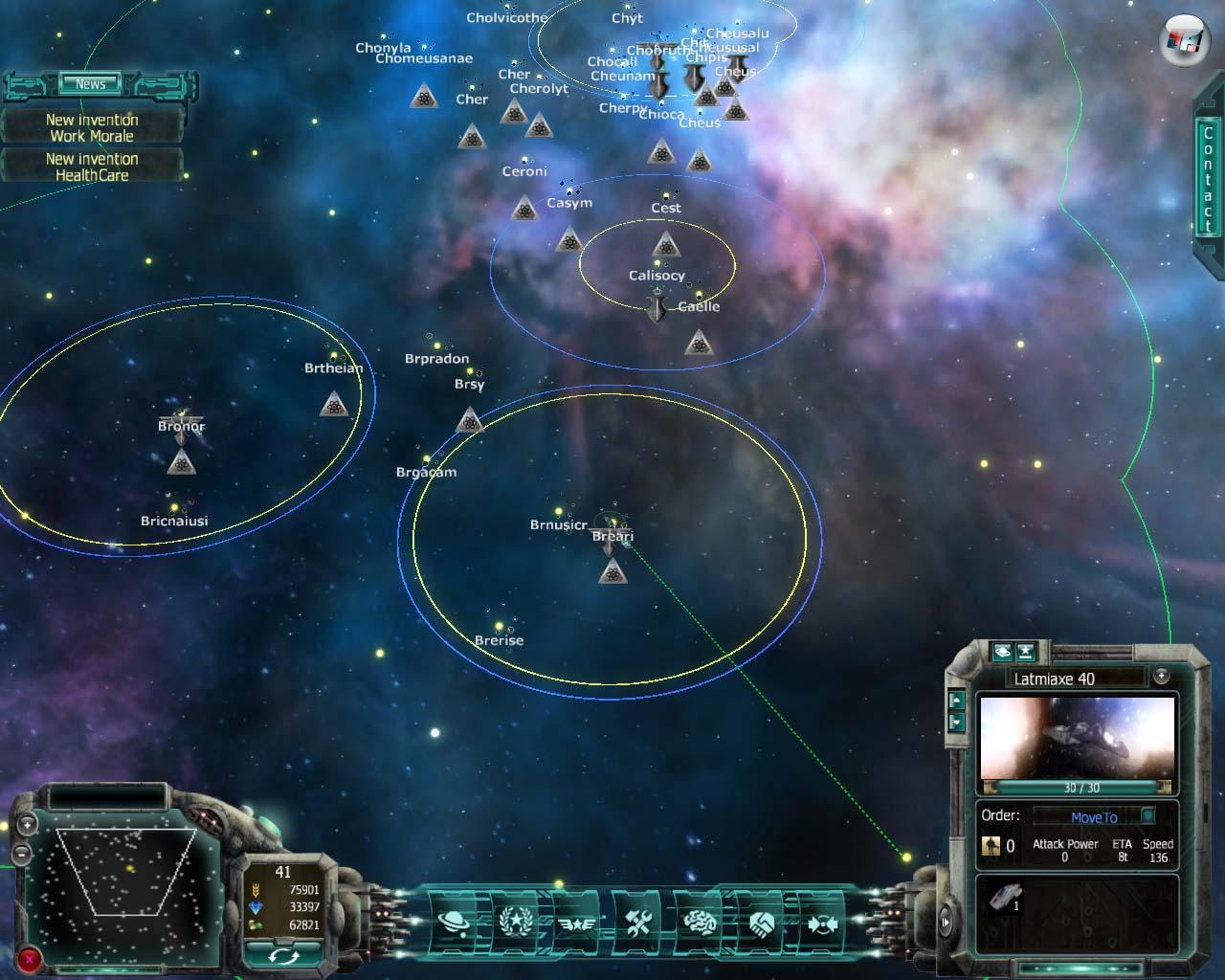
Task: Open the handshake diplomacy screen
Action: point(762,923)
